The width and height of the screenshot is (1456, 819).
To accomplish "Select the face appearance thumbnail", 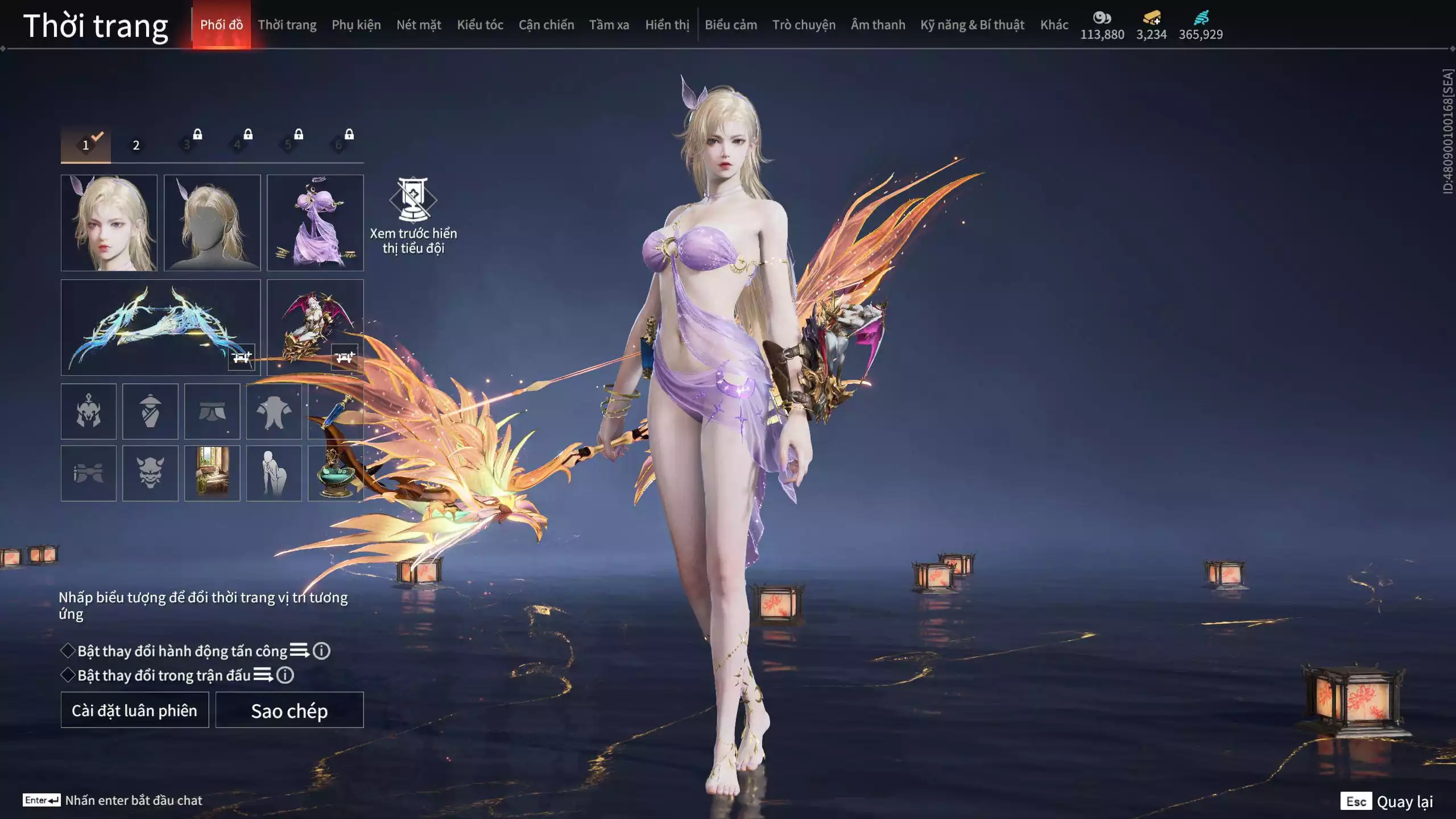I will (109, 222).
